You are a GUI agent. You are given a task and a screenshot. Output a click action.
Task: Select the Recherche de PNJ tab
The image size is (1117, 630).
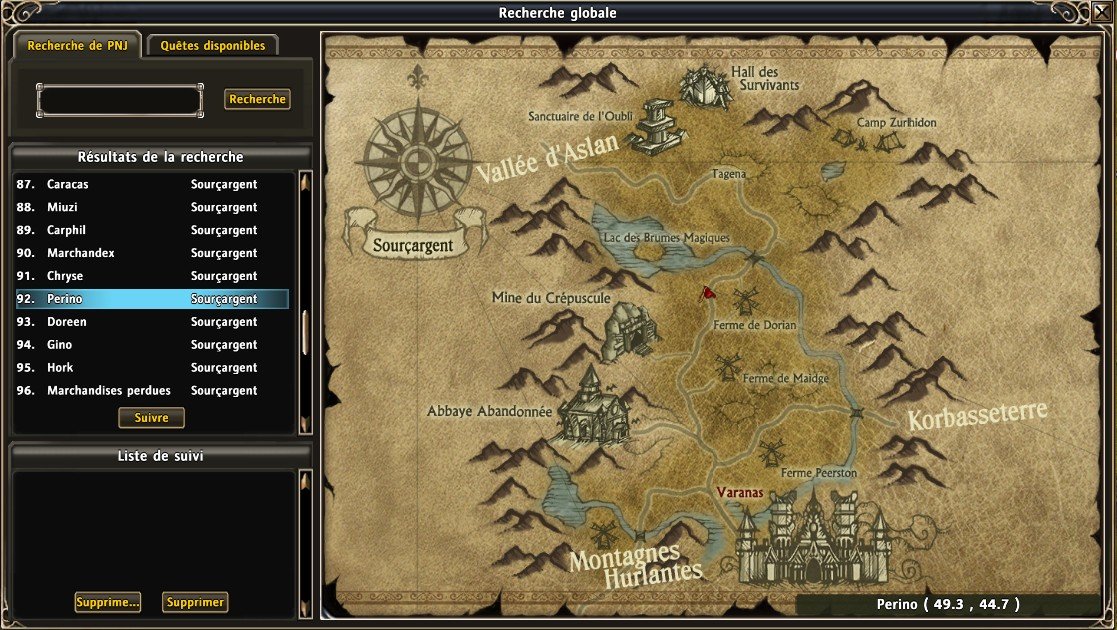[x=76, y=46]
